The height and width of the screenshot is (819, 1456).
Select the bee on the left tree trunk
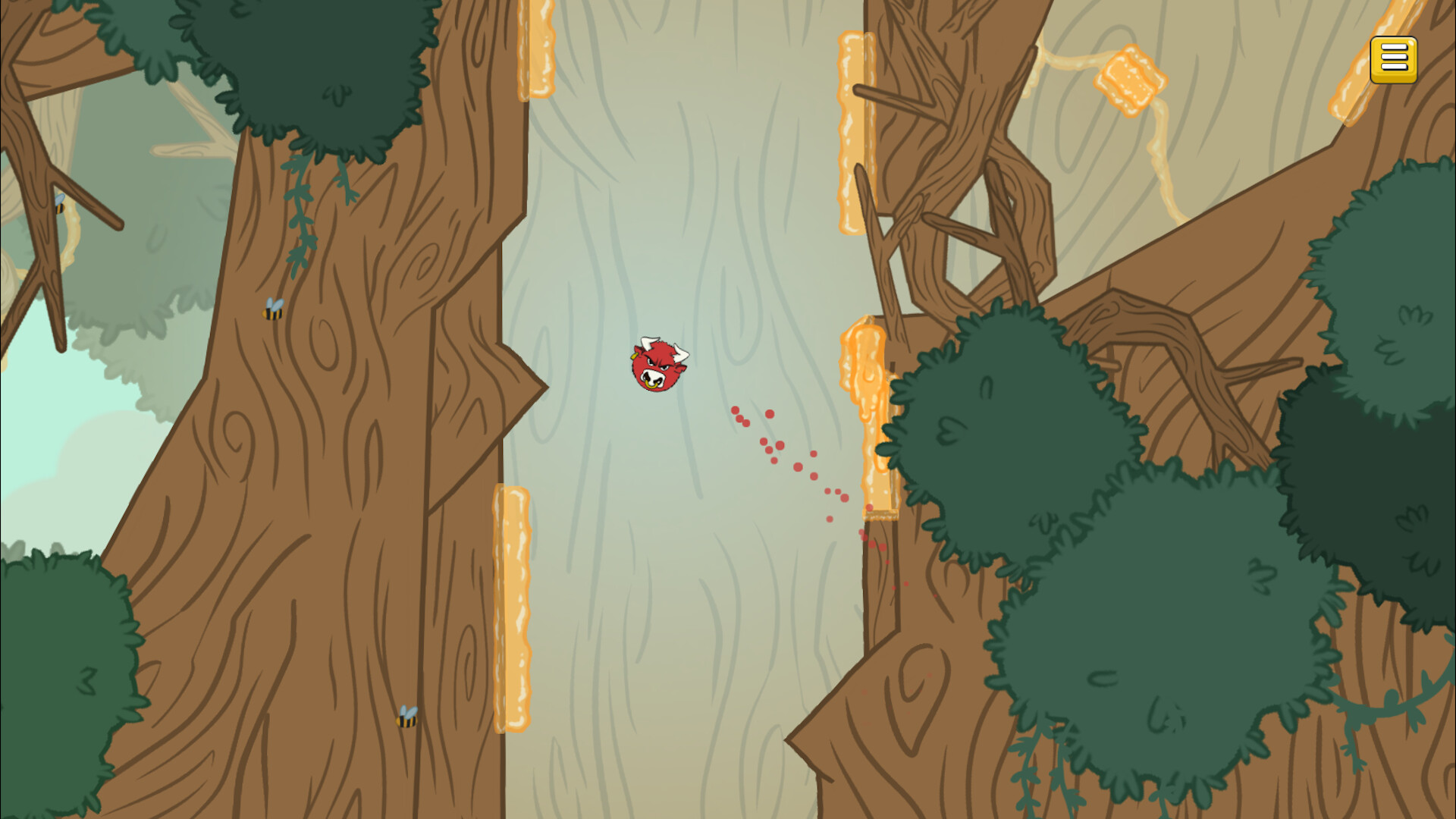[273, 311]
